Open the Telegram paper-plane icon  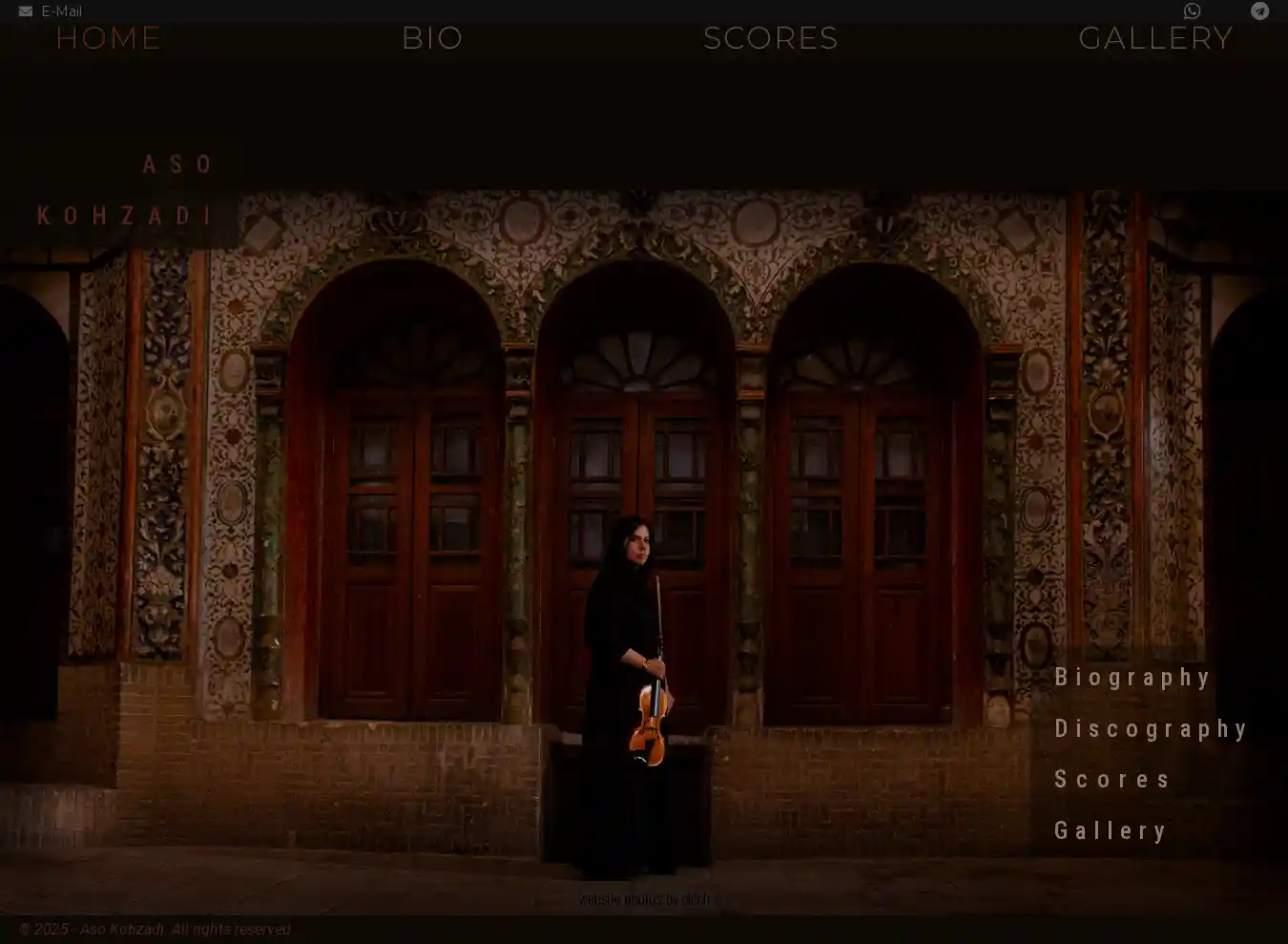pyautogui.click(x=1259, y=11)
